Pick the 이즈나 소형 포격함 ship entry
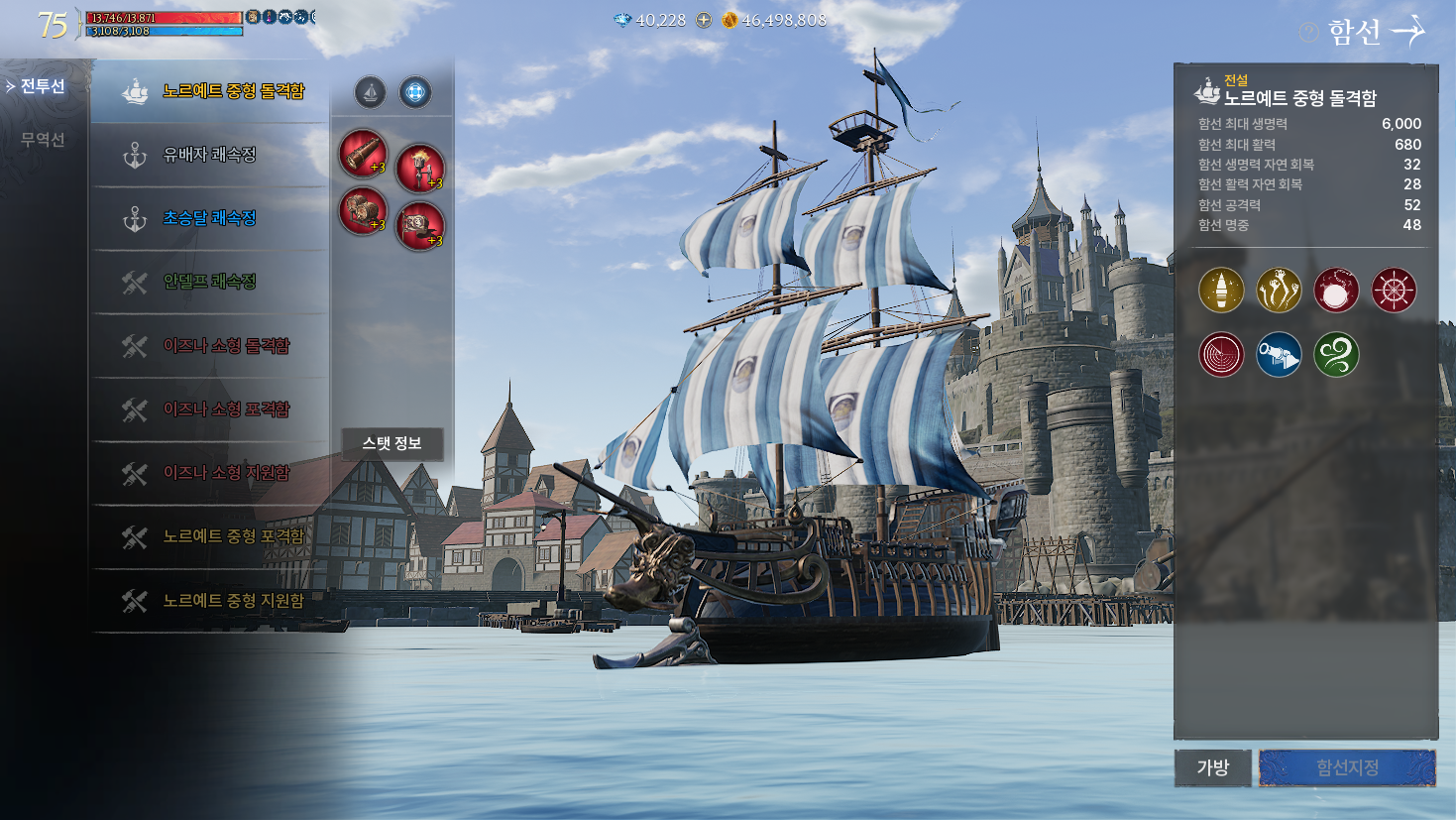1456x820 pixels. pyautogui.click(x=226, y=409)
